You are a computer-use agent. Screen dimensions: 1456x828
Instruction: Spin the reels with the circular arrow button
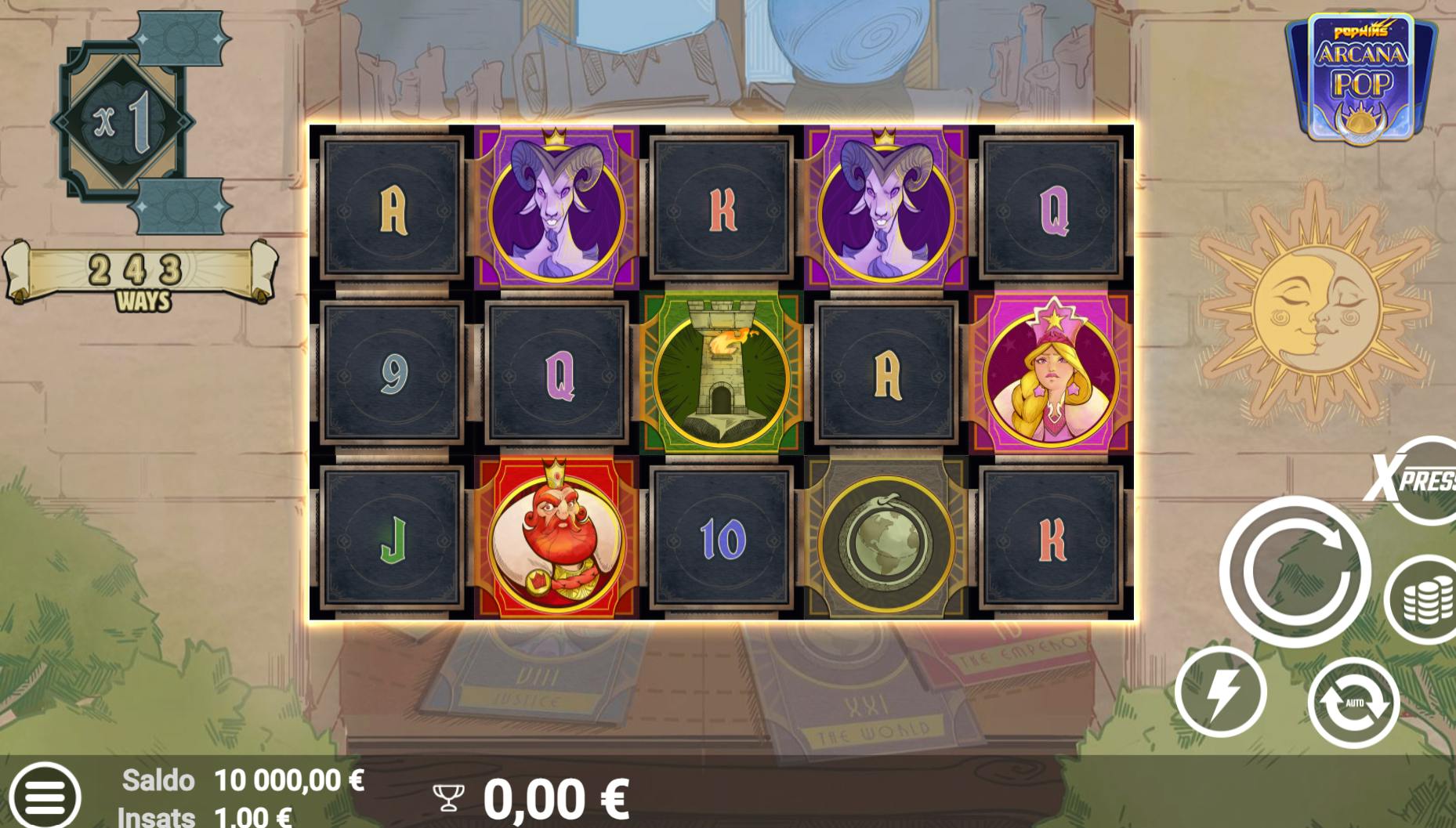click(1295, 572)
